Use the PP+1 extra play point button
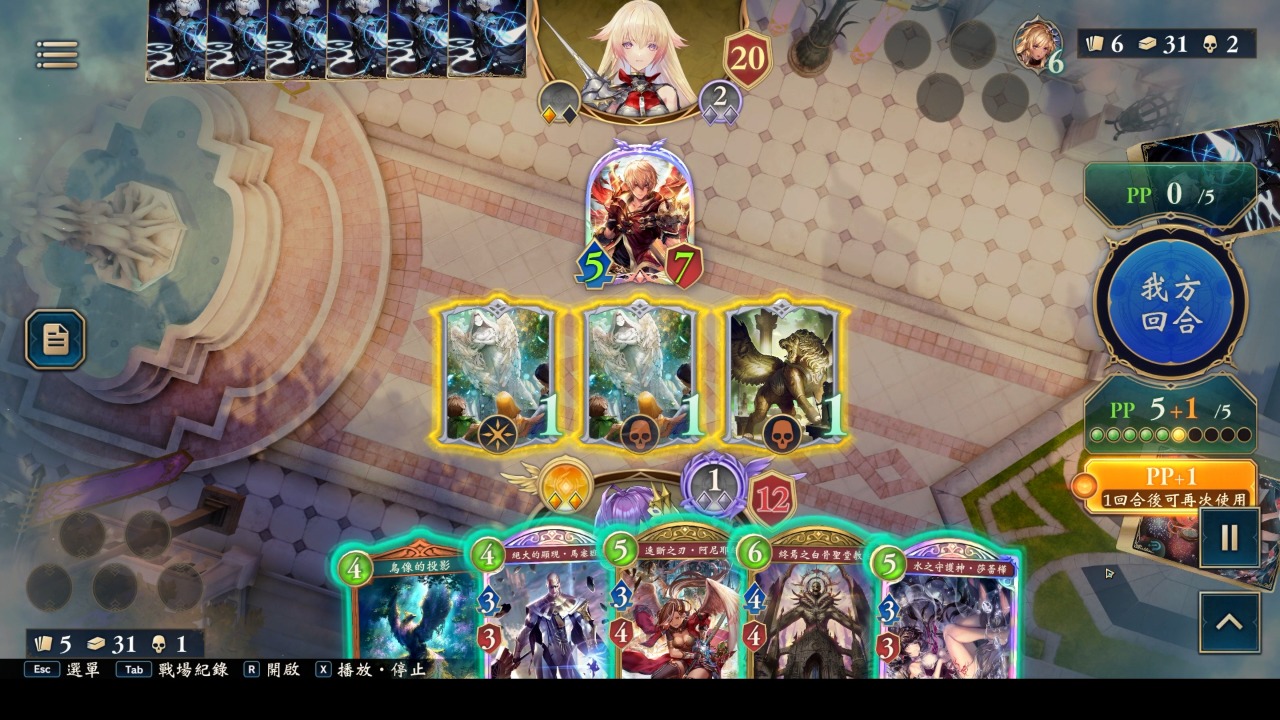The height and width of the screenshot is (720, 1280). coord(1170,485)
